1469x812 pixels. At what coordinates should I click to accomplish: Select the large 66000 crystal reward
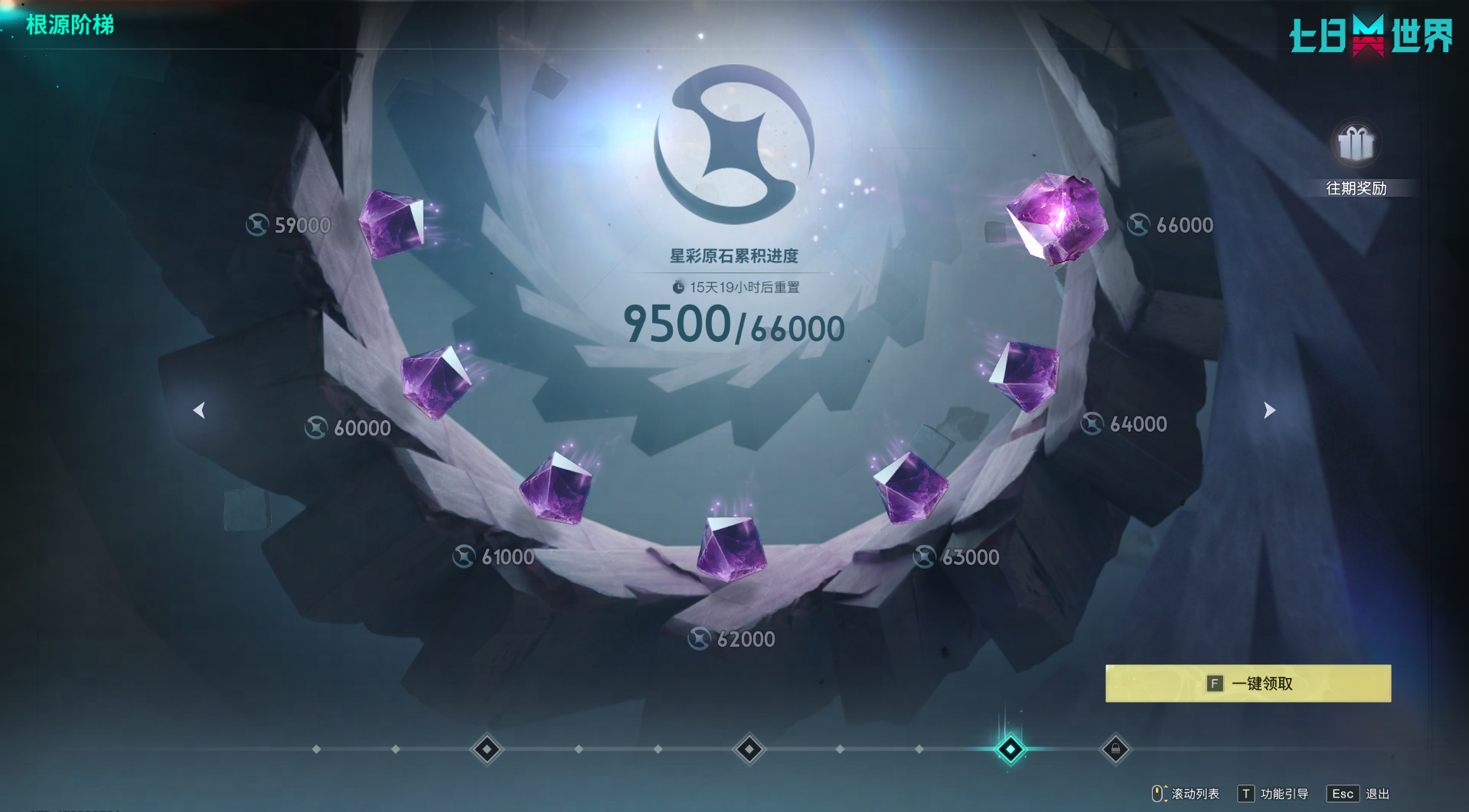[1057, 217]
